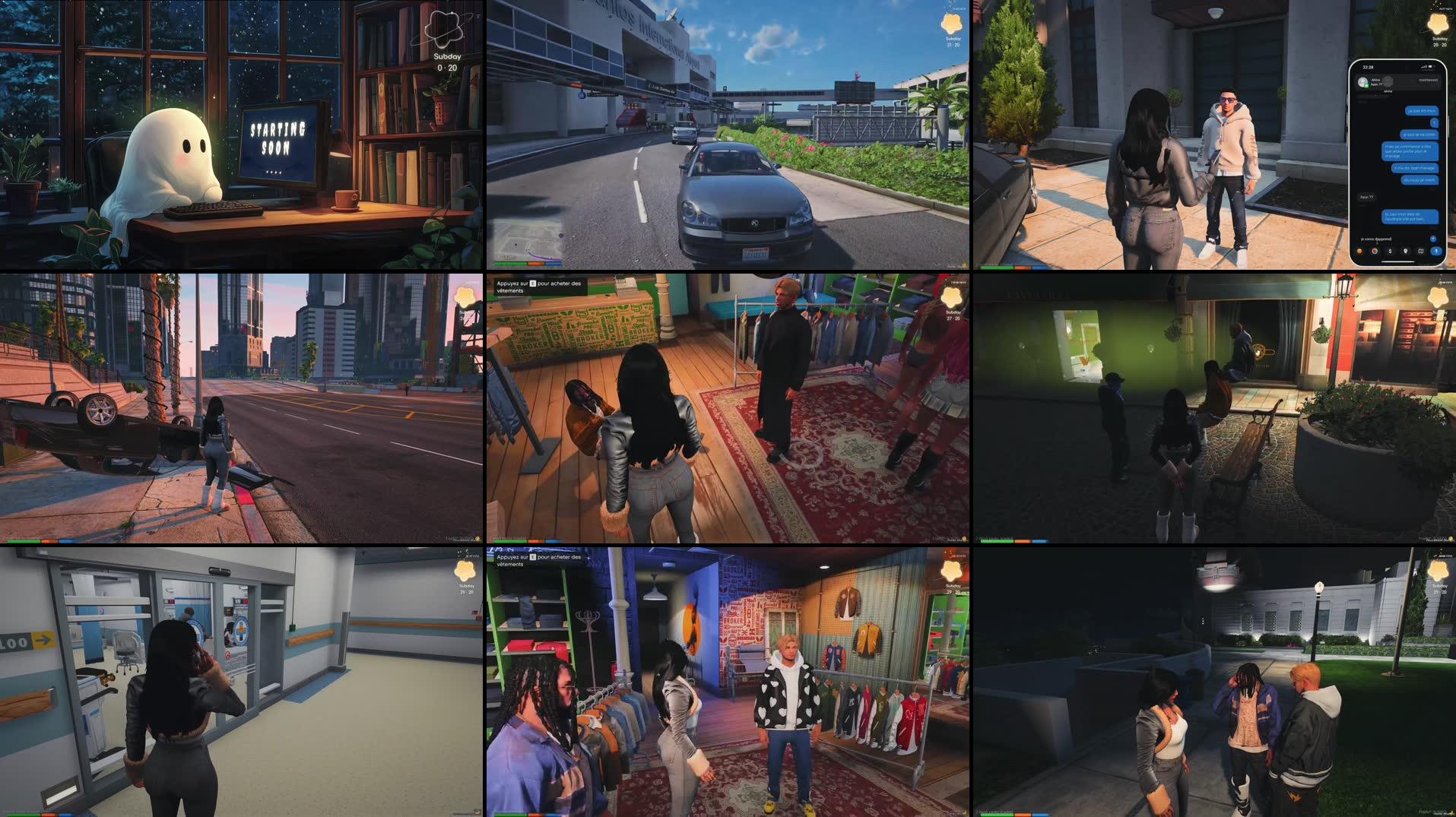
Task: Click the green online indicator on Mina's avatar
Action: 1366,86
